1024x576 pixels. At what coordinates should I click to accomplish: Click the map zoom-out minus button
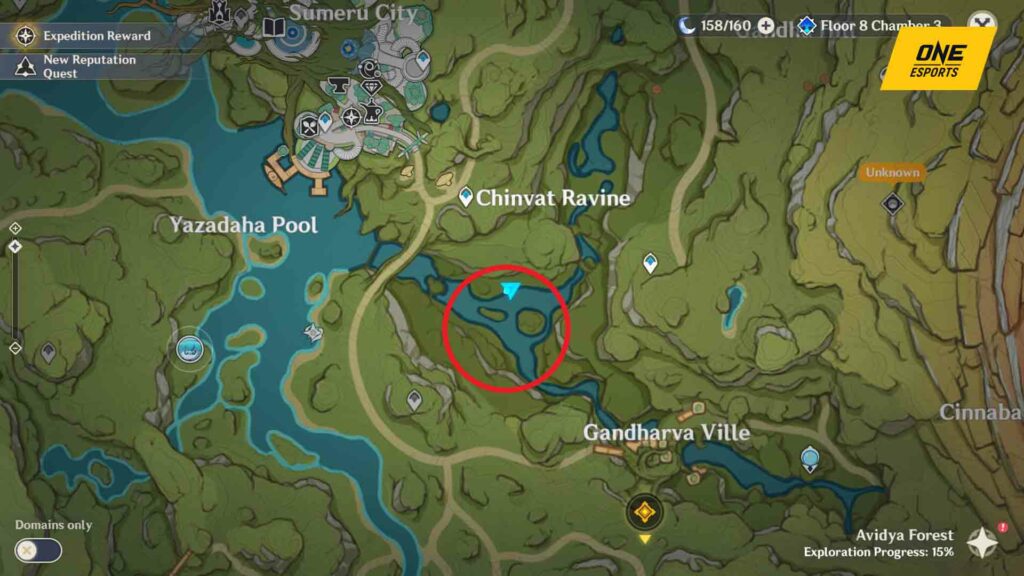point(15,348)
